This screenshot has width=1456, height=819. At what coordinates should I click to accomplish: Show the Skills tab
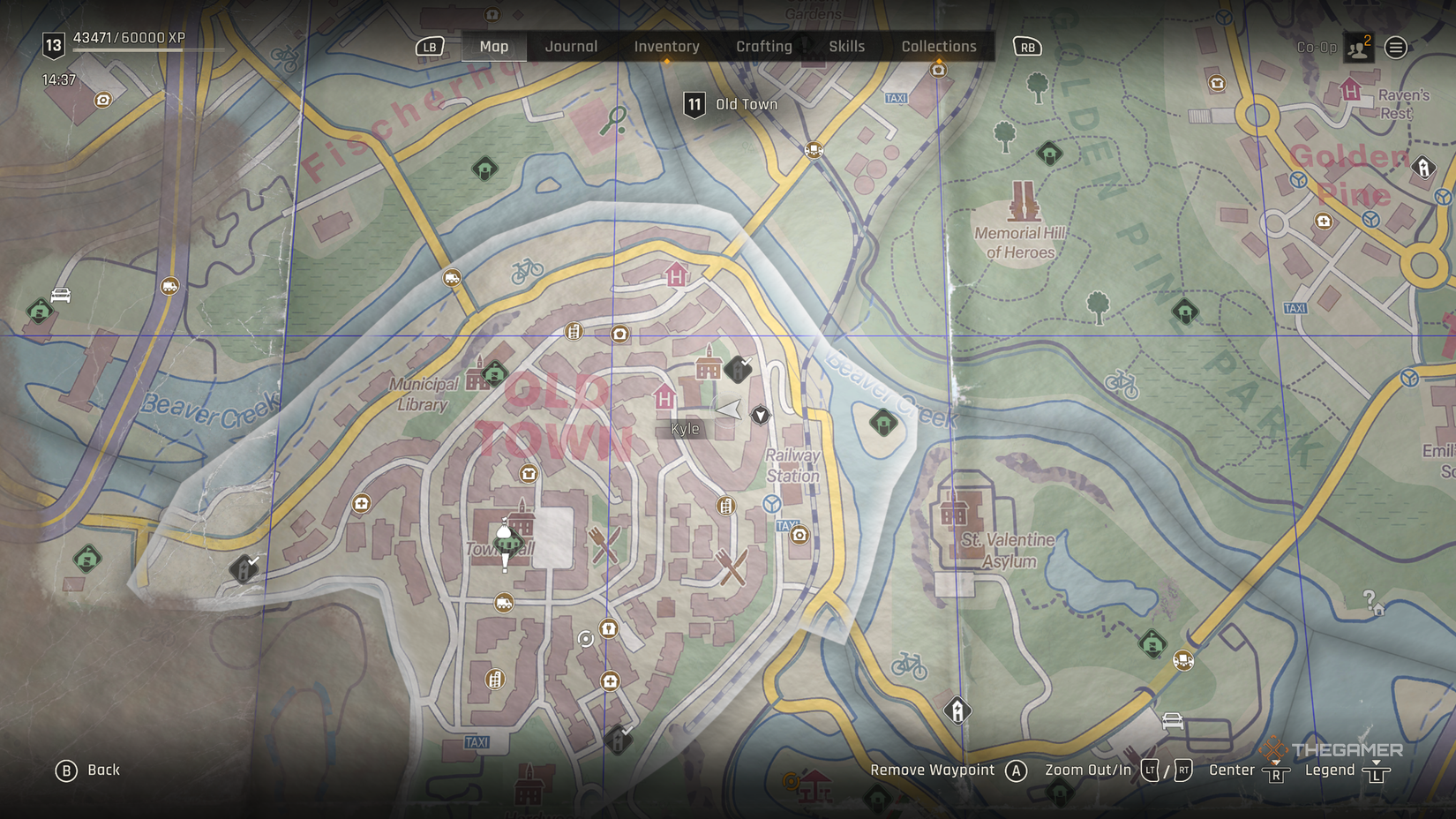tap(846, 47)
